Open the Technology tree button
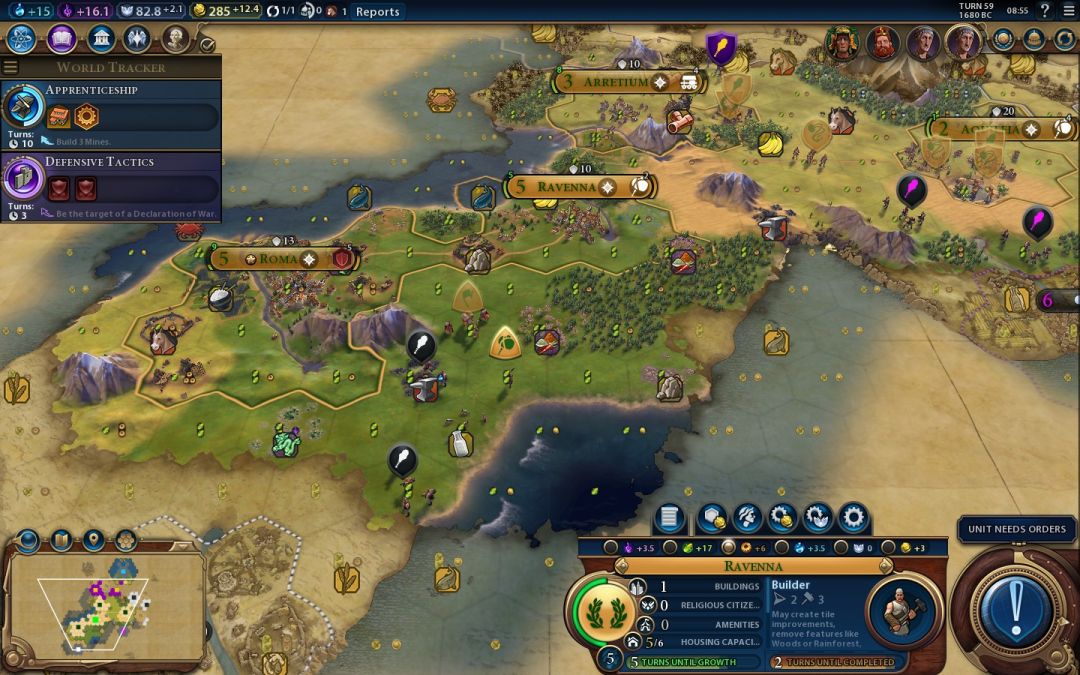1080x675 pixels. click(22, 39)
